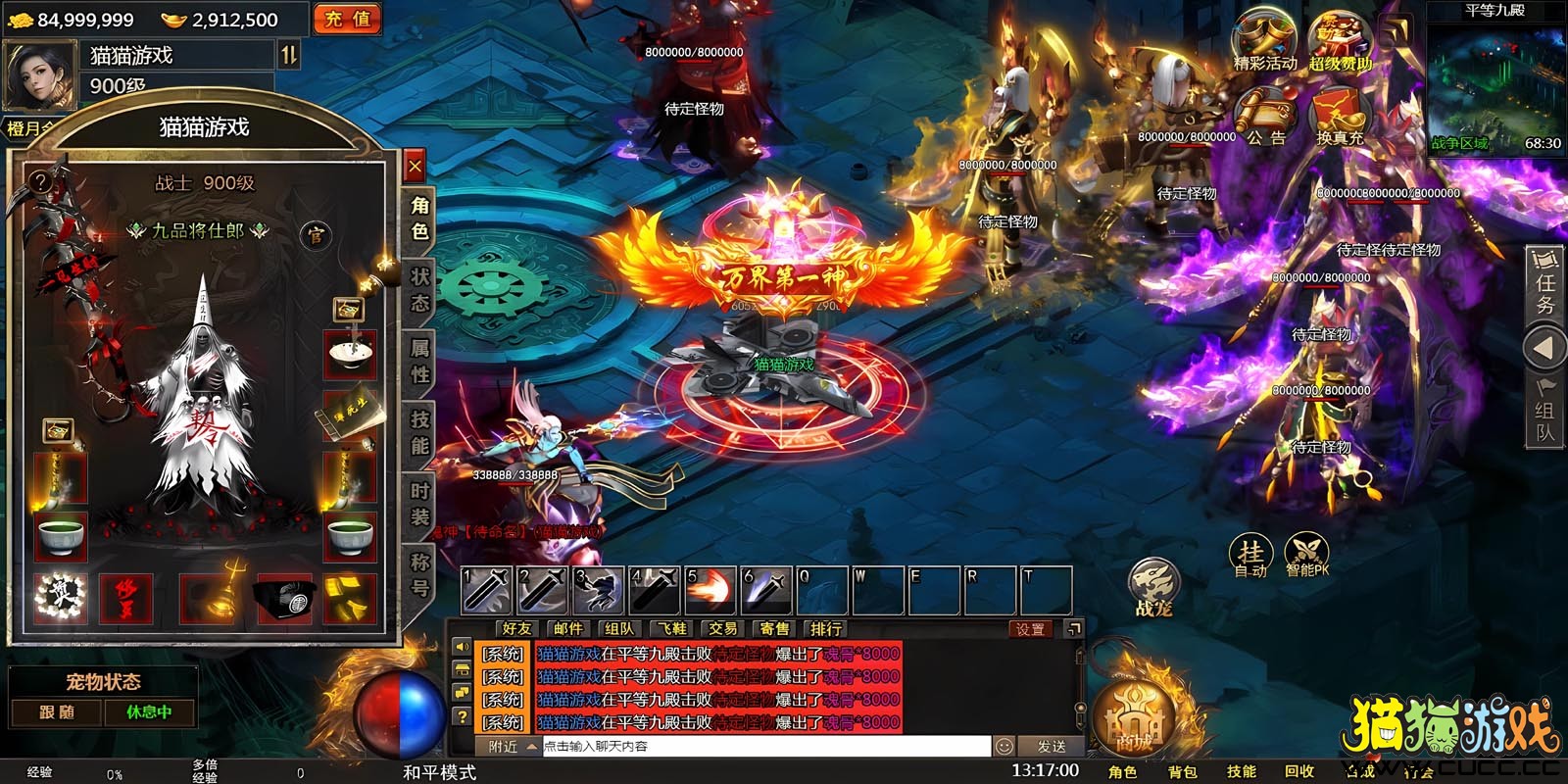Close the character panel
The width and height of the screenshot is (1568, 784).
pyautogui.click(x=415, y=167)
